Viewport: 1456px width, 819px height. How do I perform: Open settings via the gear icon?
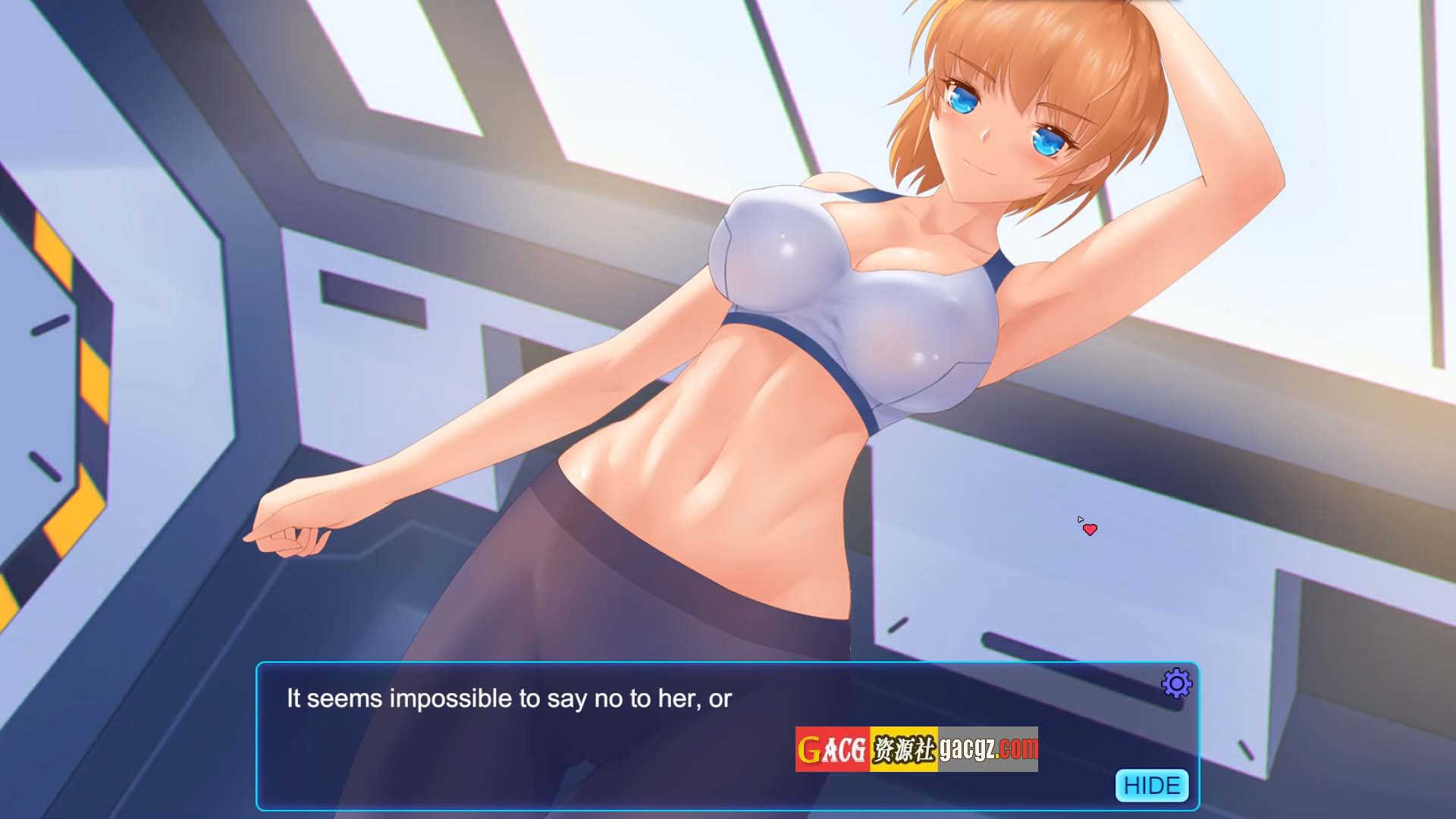1176,684
